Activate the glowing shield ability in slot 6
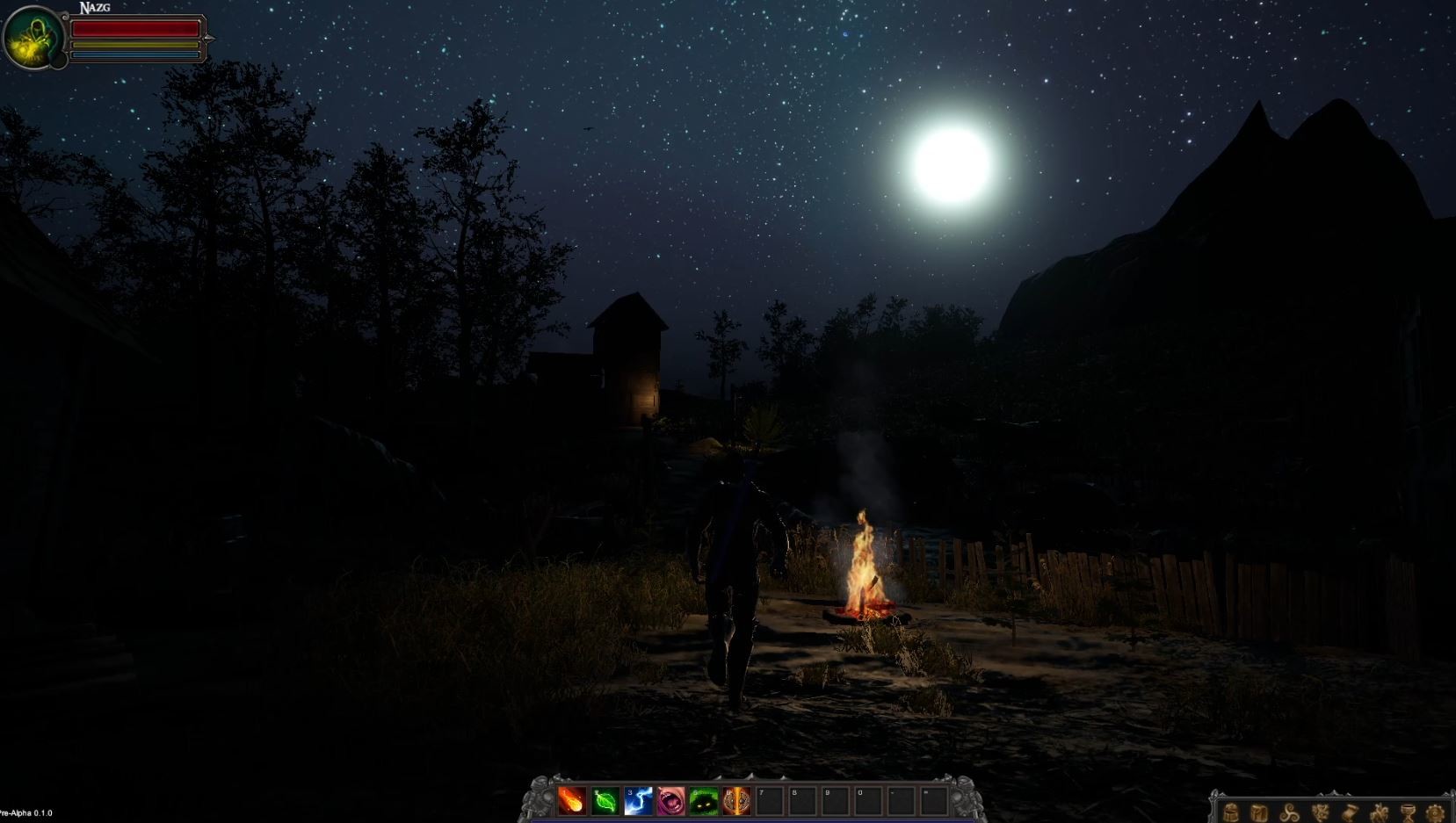Viewport: 1456px width, 823px height. point(735,800)
